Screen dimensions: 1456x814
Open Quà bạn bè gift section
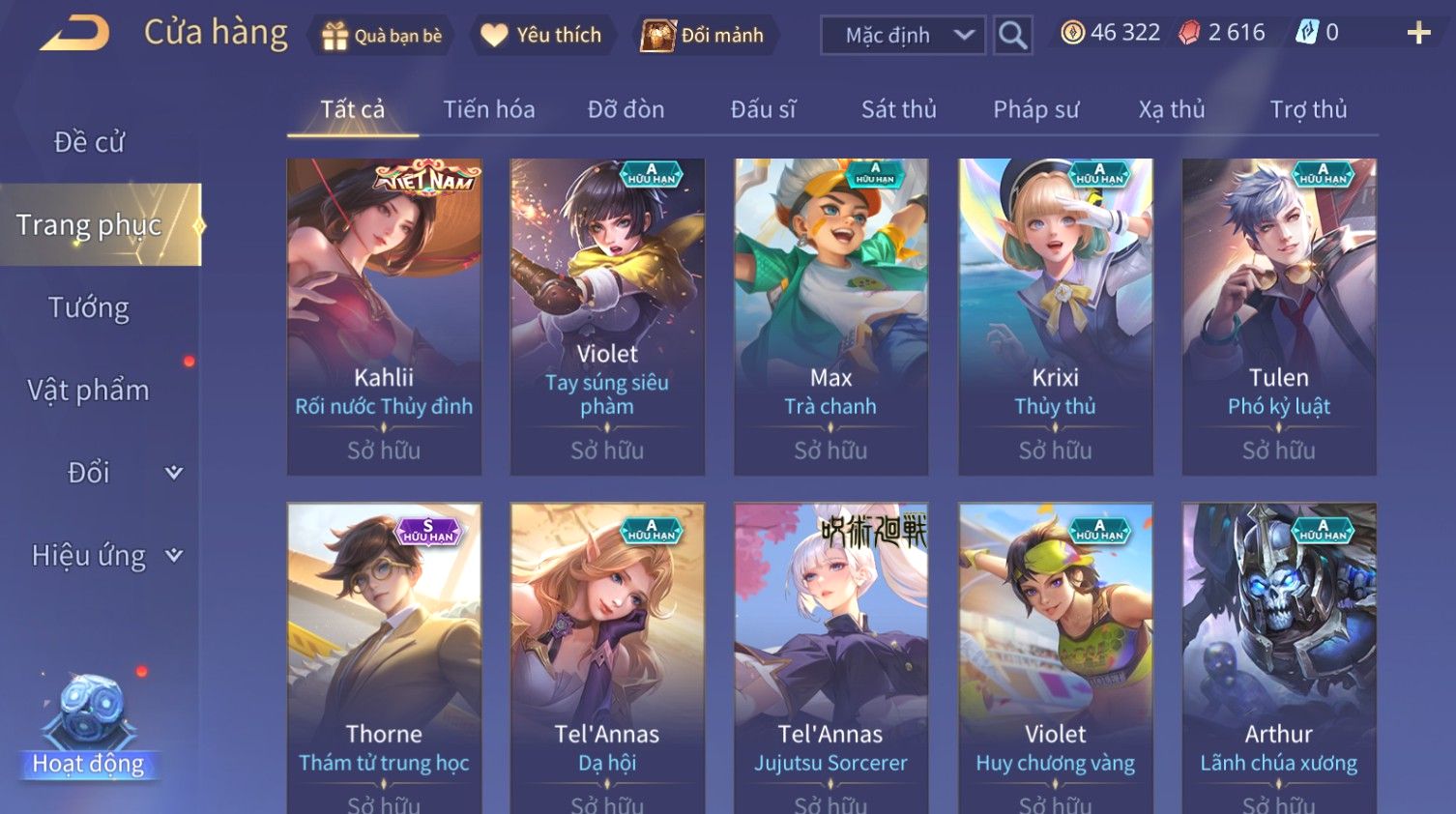(x=381, y=36)
